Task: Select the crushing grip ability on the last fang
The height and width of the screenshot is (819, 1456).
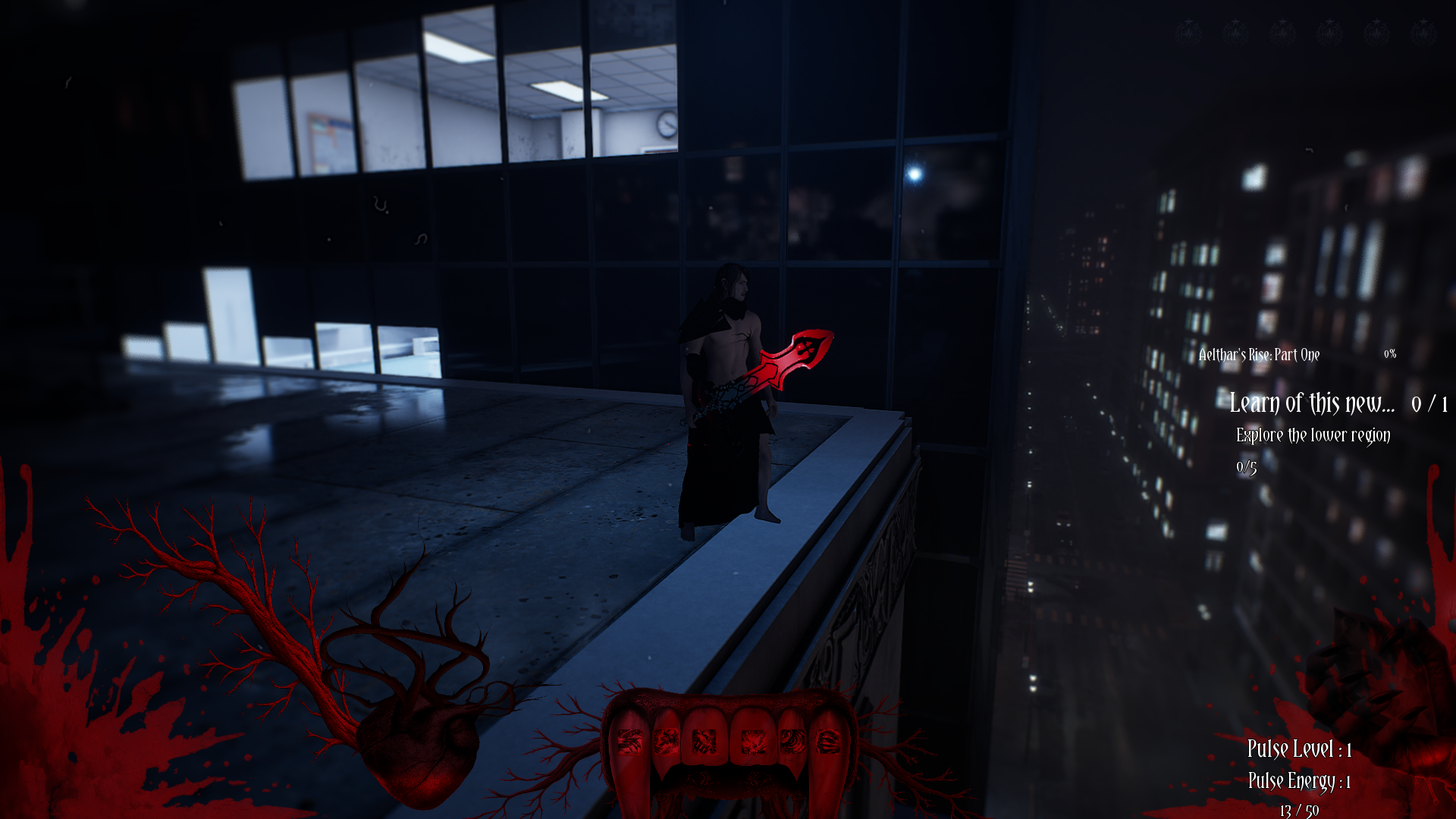Action: coord(828,742)
